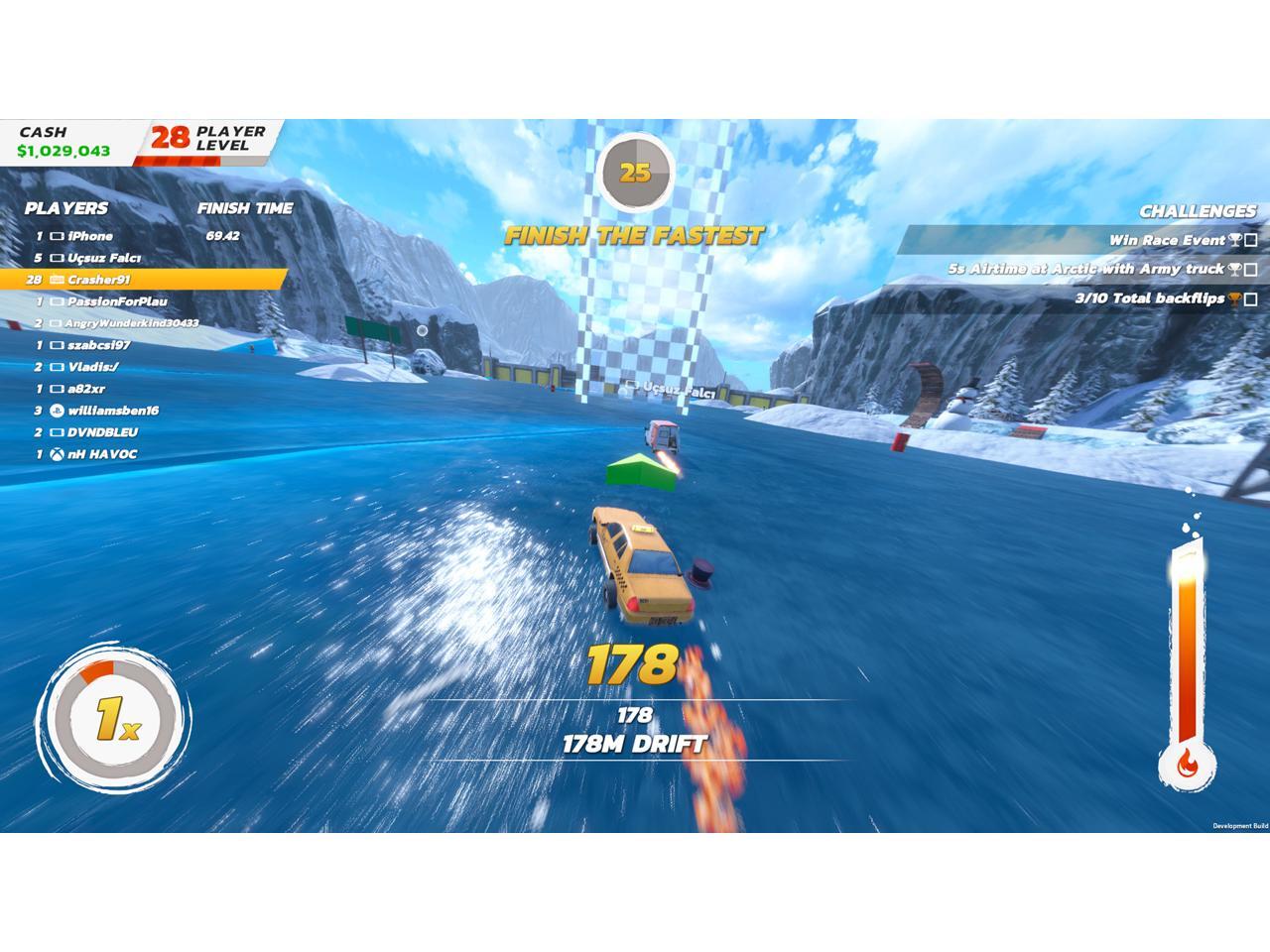Image resolution: width=1270 pixels, height=952 pixels.
Task: Click the AngryWunderkind30433 player entry
Action: point(131,323)
